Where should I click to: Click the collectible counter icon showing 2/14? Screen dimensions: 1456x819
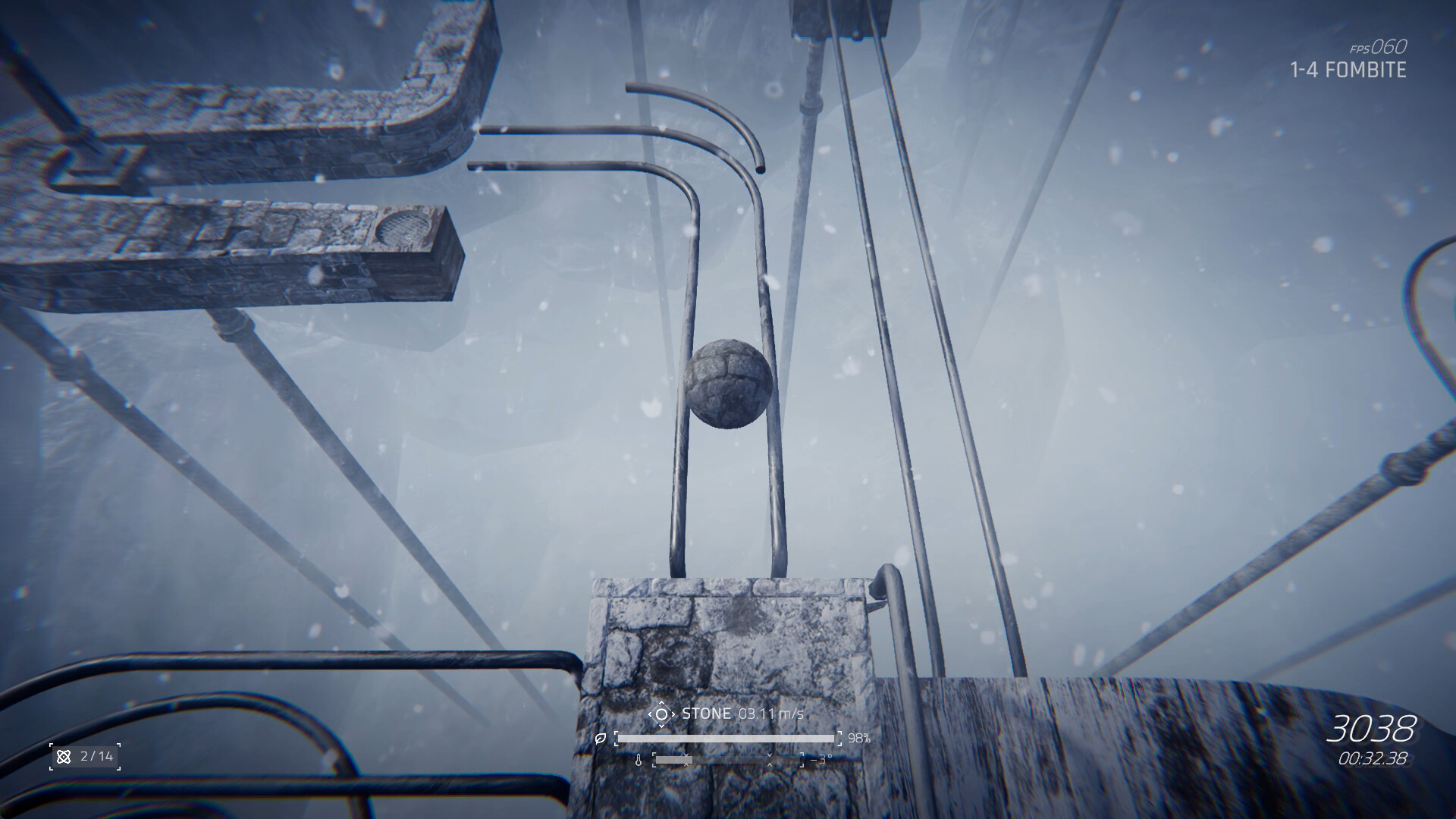[x=64, y=756]
